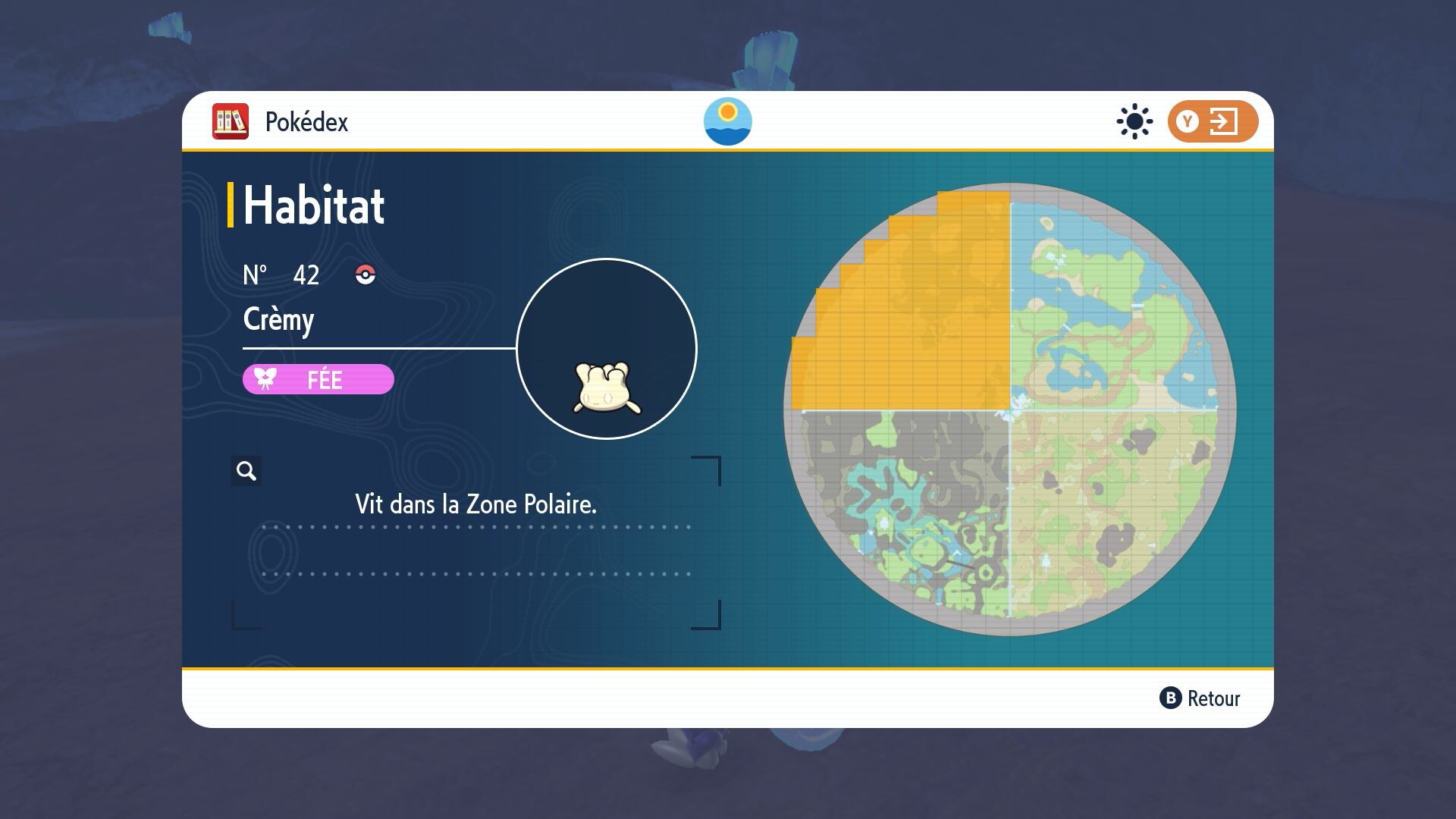The image size is (1456, 819).
Task: Click the Y exit orange button
Action: point(1211,121)
